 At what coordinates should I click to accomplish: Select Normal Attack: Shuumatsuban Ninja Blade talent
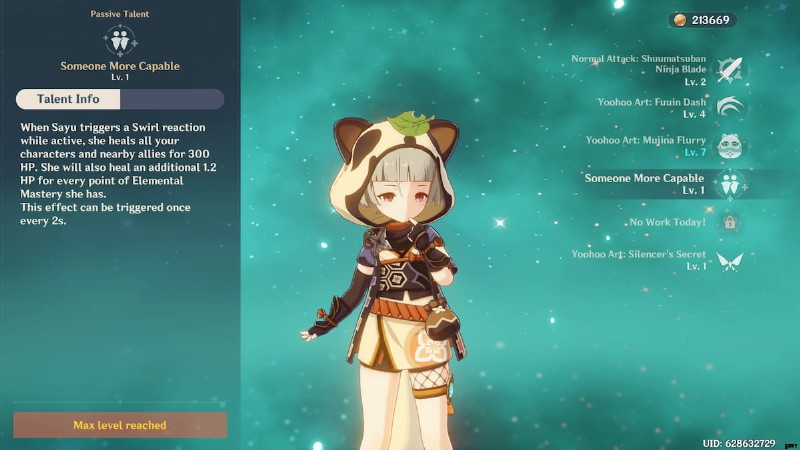(x=730, y=70)
